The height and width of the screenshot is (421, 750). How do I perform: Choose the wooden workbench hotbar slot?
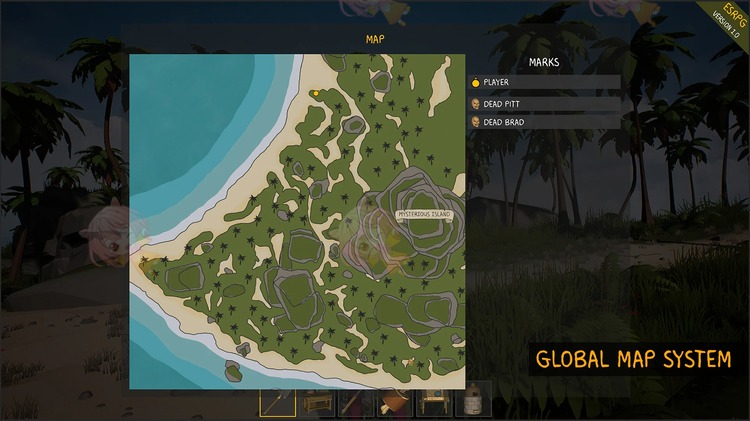[x=317, y=402]
